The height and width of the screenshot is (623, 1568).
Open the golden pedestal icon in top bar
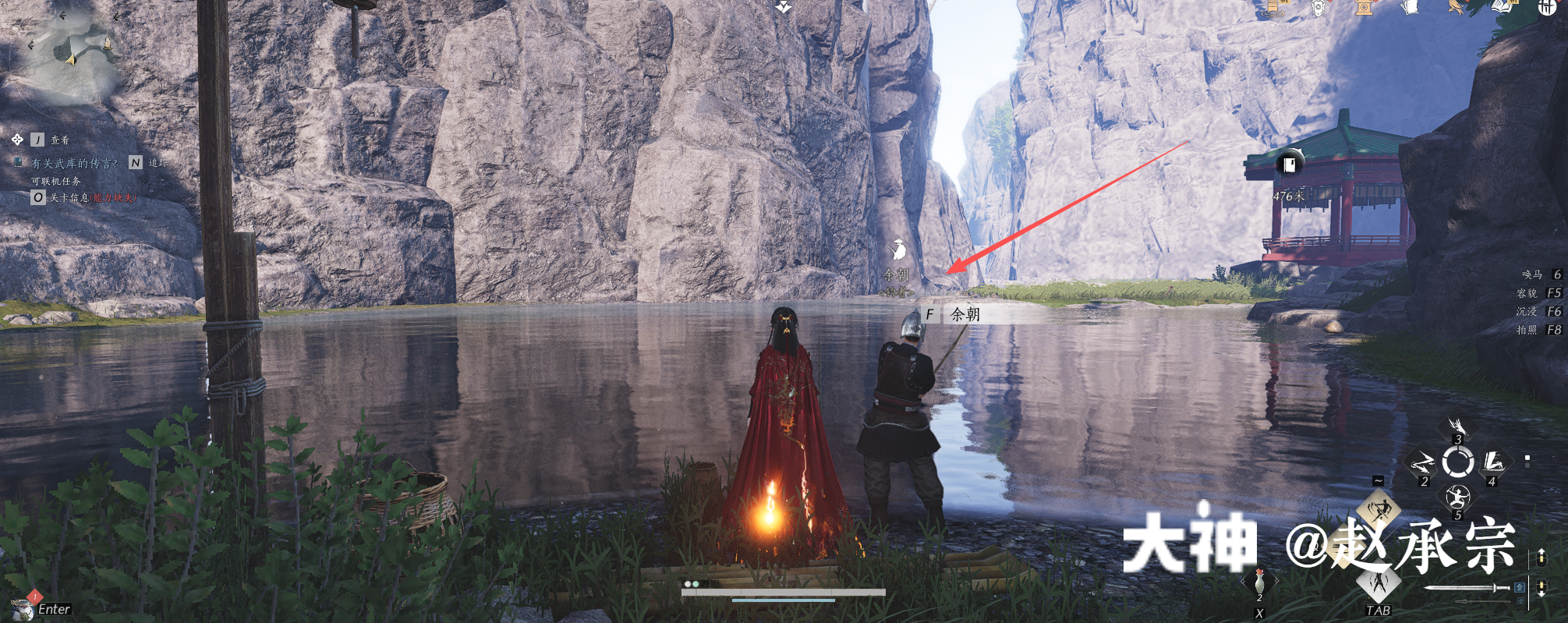(x=1364, y=8)
